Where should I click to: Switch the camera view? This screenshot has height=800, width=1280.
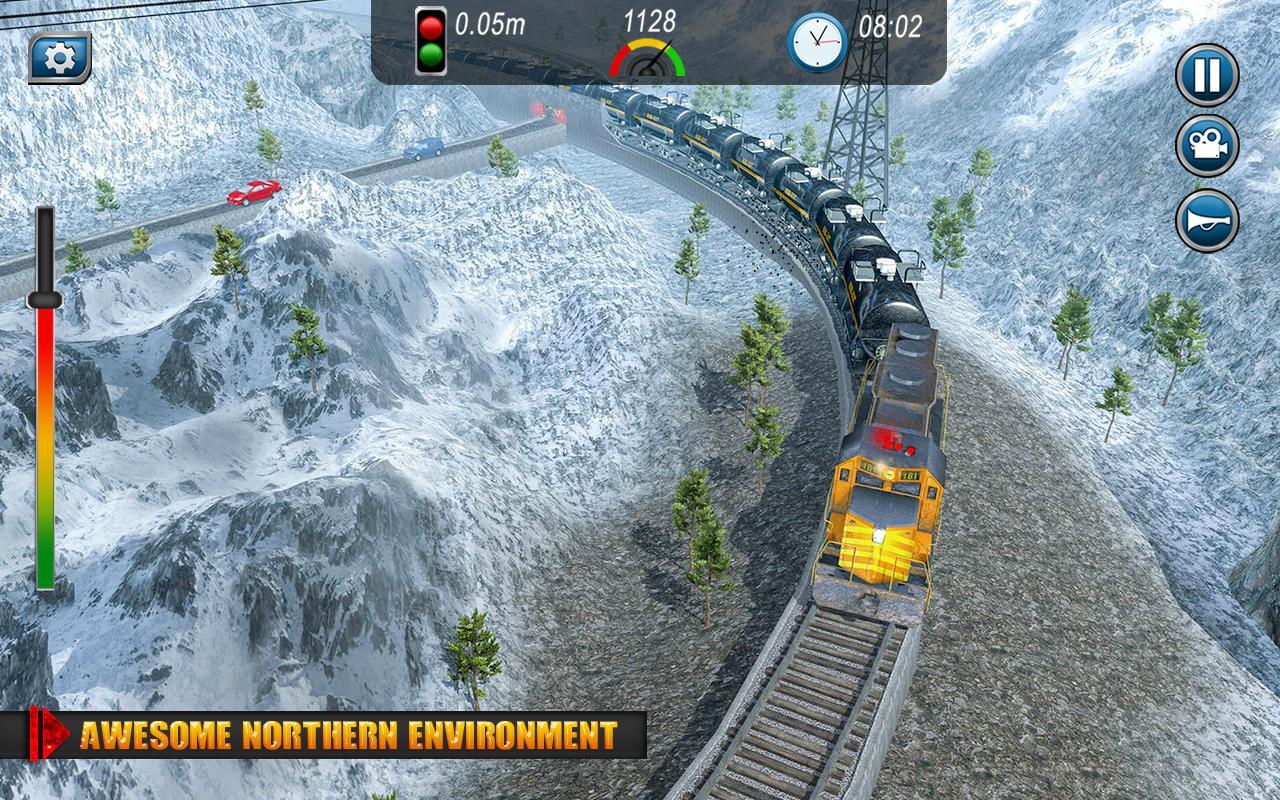[1207, 147]
